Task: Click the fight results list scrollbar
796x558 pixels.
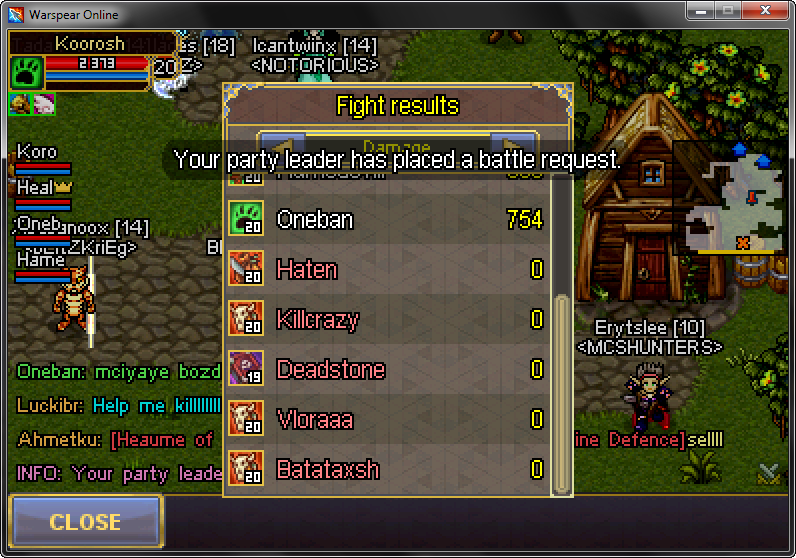Action: point(562,390)
